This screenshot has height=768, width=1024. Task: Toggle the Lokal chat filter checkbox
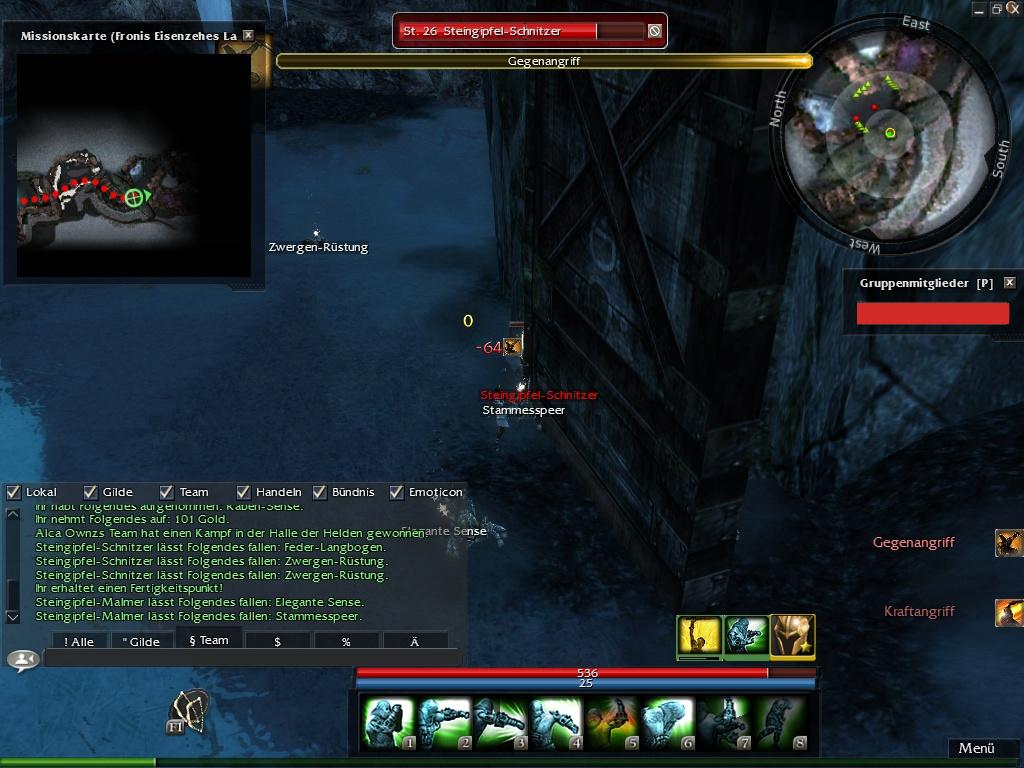pyautogui.click(x=14, y=492)
